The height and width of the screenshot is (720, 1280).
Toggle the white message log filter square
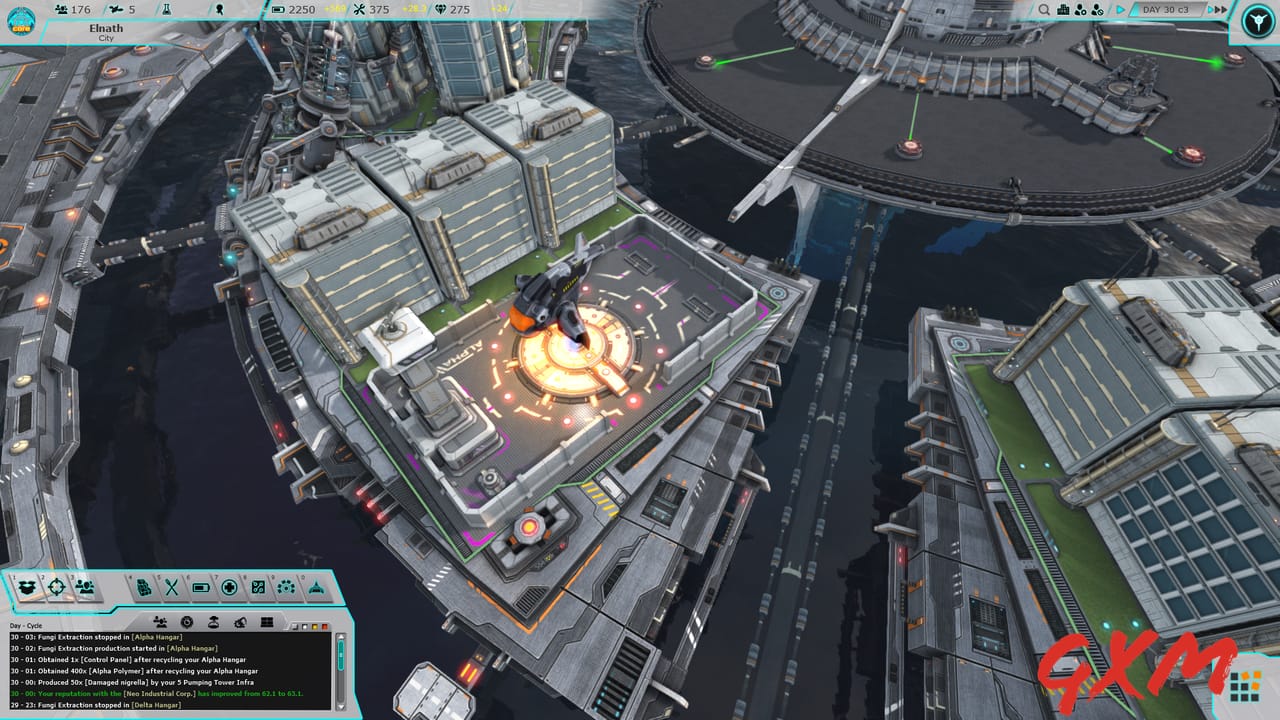[305, 625]
